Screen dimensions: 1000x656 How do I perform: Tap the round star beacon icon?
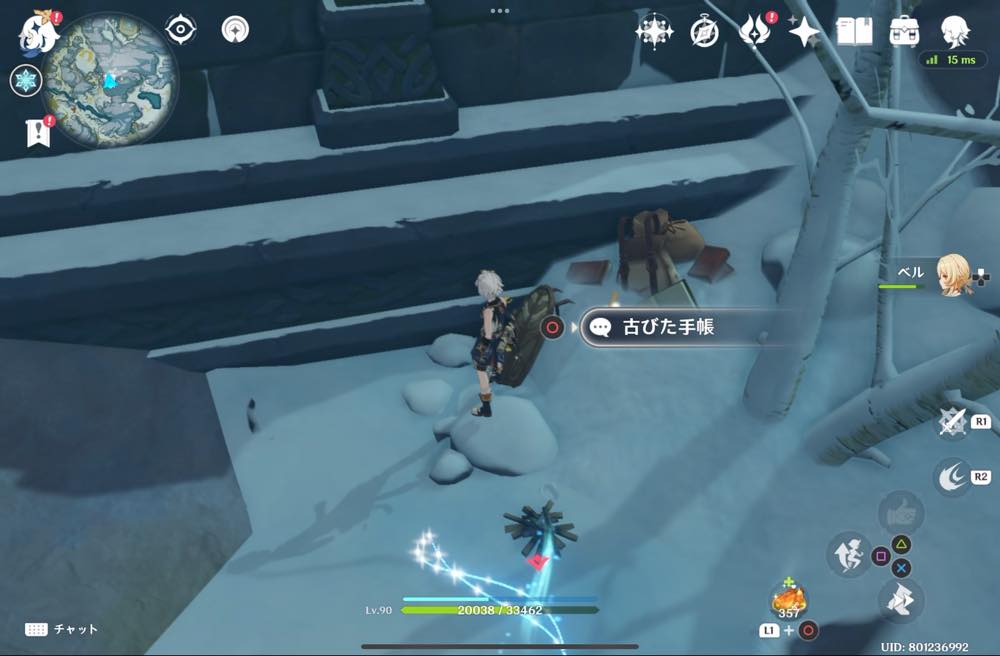tap(235, 30)
